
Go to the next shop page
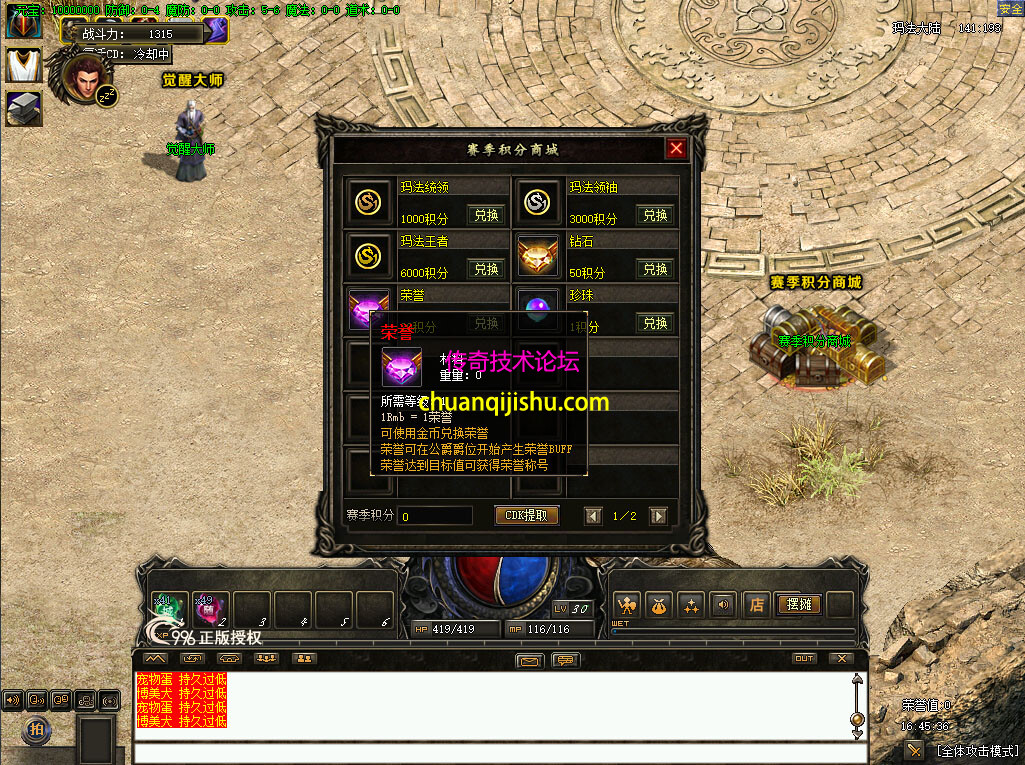(658, 516)
